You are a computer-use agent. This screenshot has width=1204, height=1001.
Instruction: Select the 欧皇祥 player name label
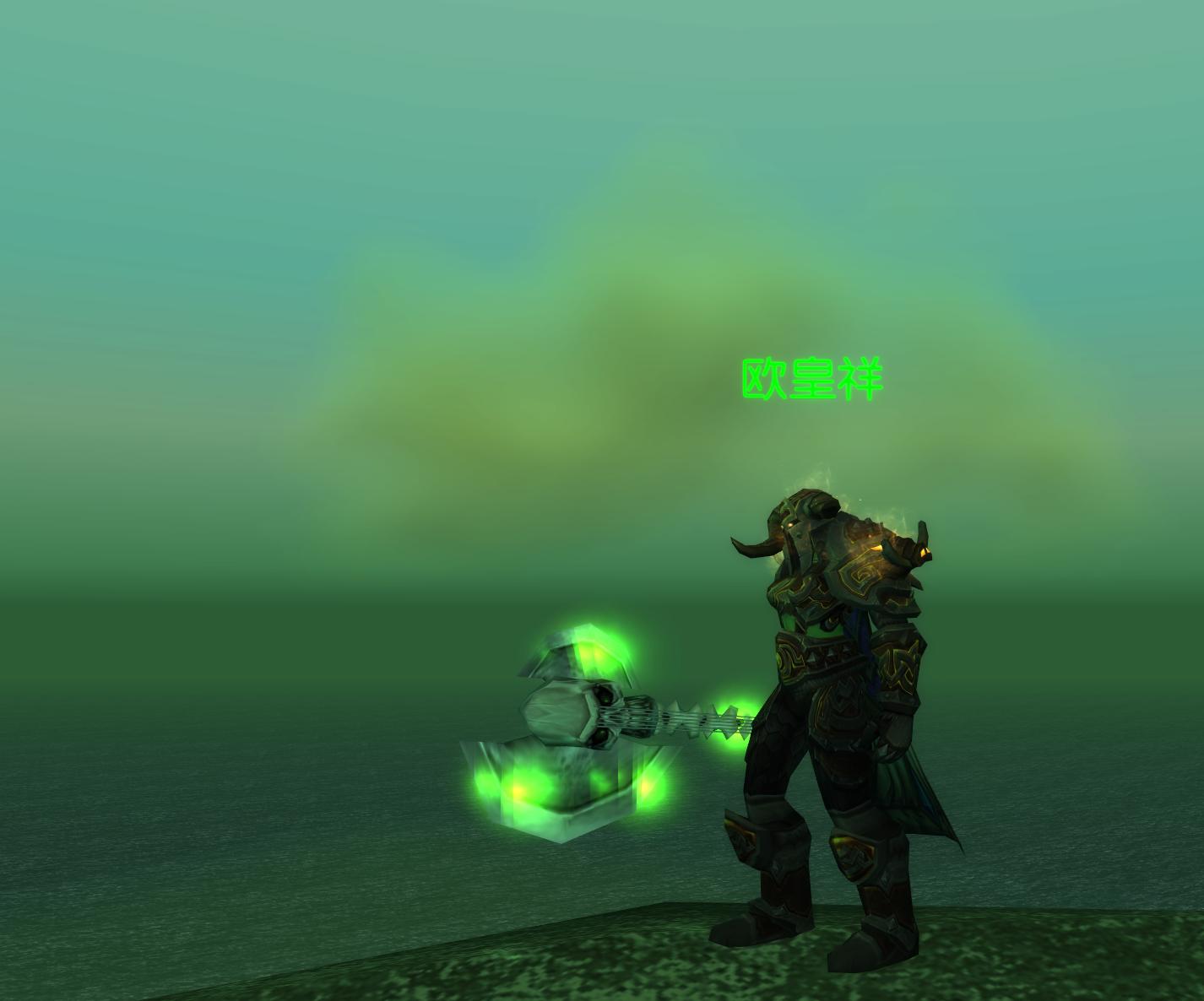[811, 379]
